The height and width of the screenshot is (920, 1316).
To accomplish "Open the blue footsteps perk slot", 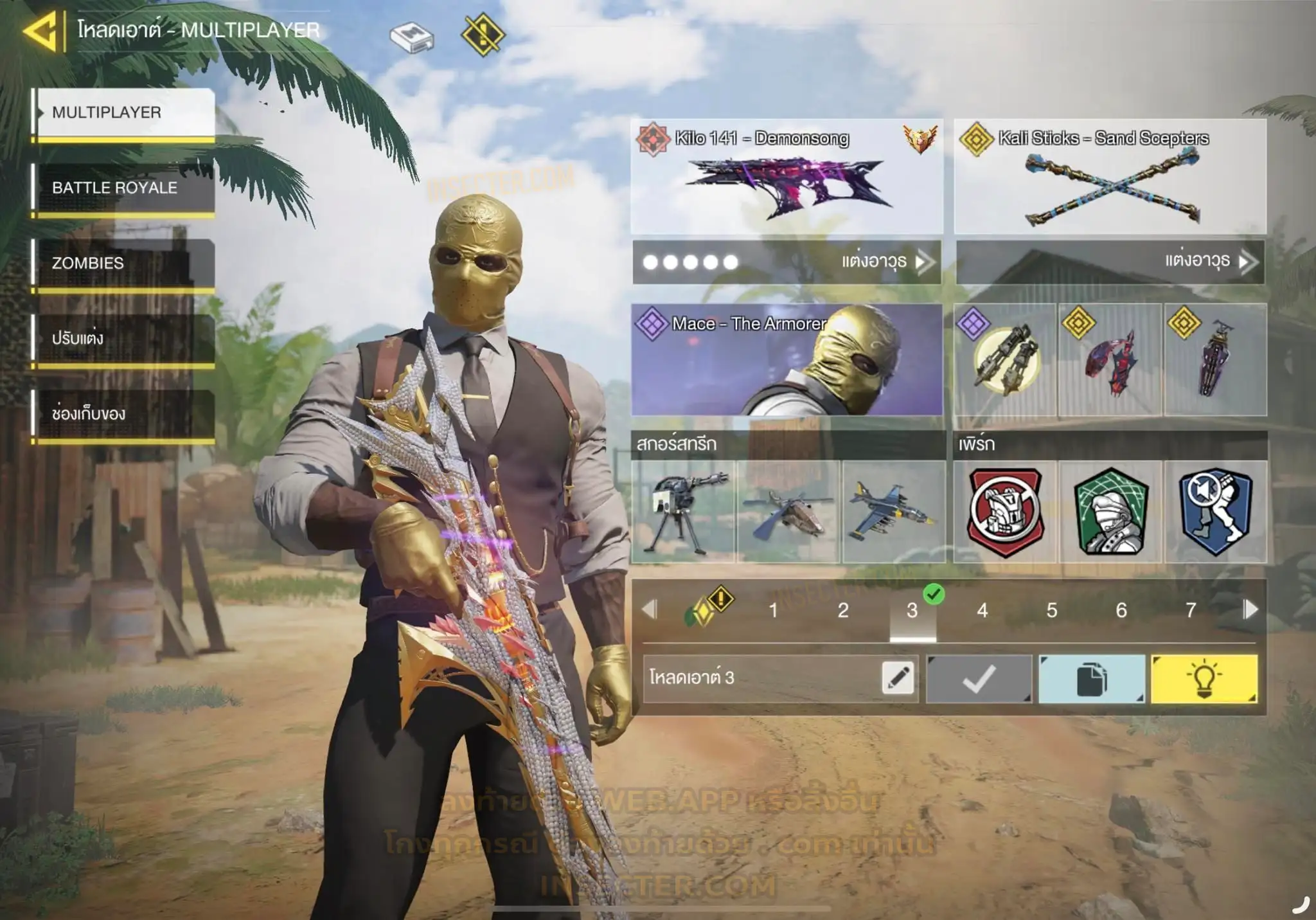I will coord(1216,512).
